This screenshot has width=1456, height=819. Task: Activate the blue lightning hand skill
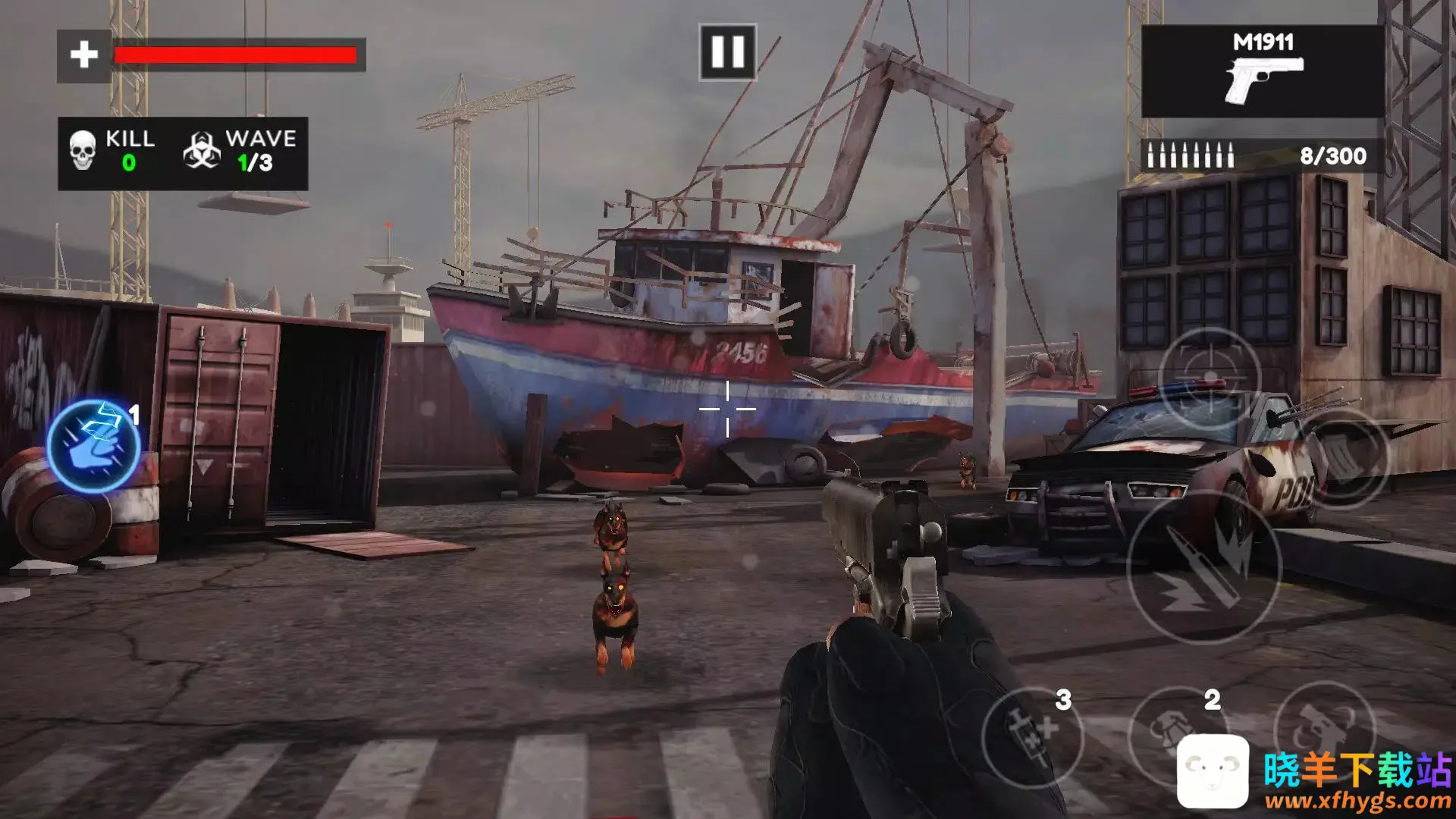(93, 447)
